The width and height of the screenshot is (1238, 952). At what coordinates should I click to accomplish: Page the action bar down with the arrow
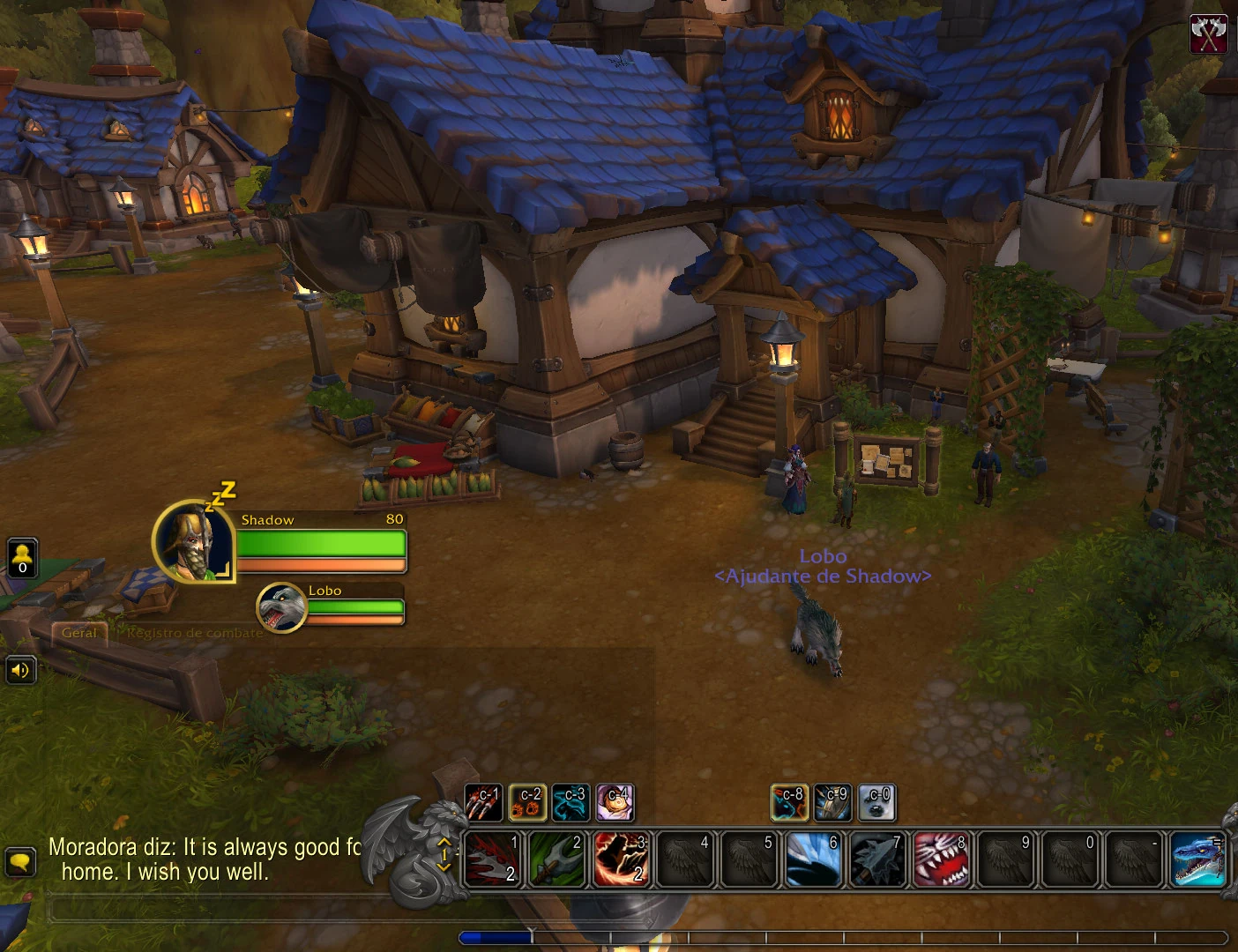click(443, 869)
